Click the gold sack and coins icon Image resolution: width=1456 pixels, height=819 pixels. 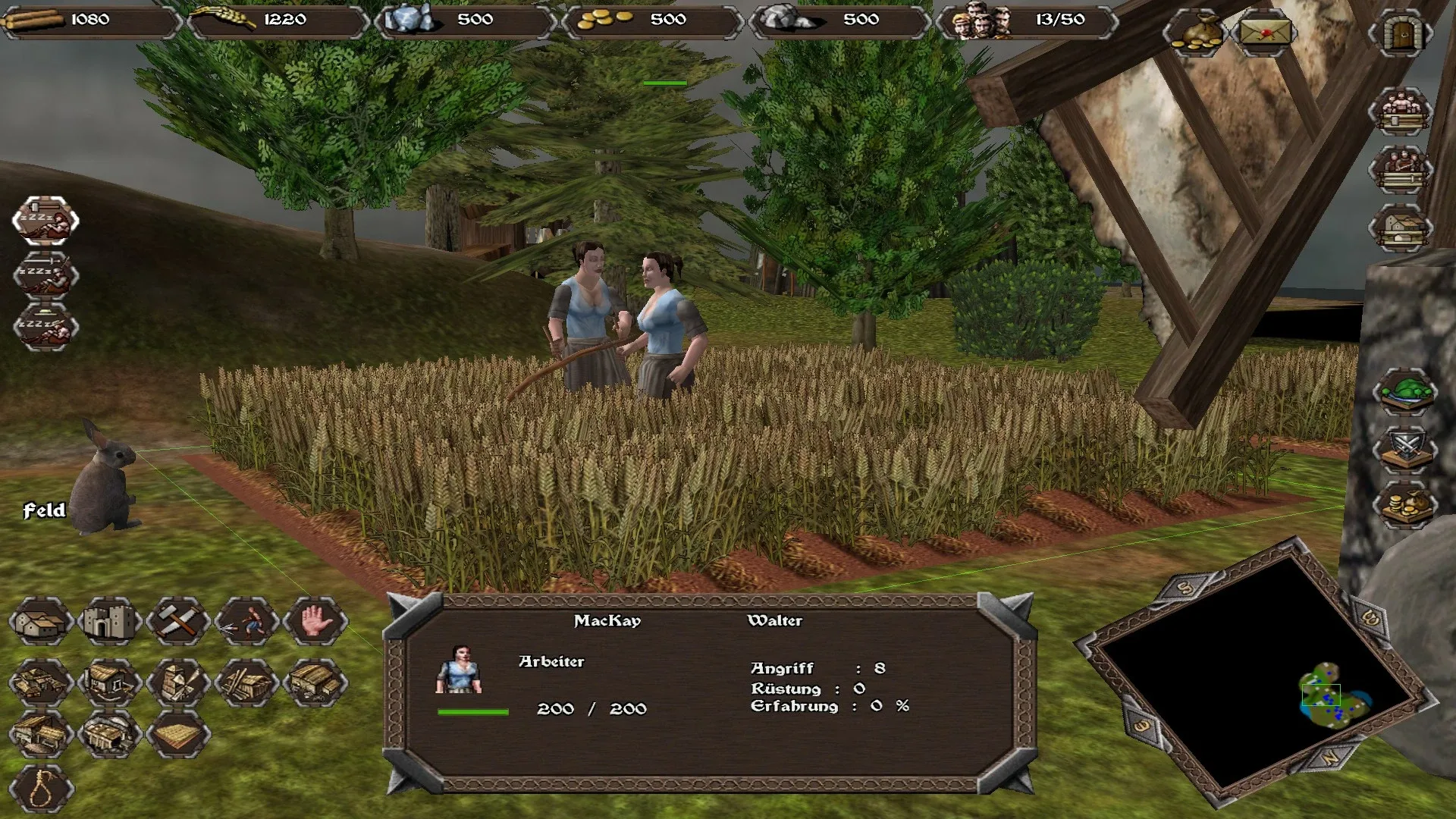pyautogui.click(x=1194, y=33)
